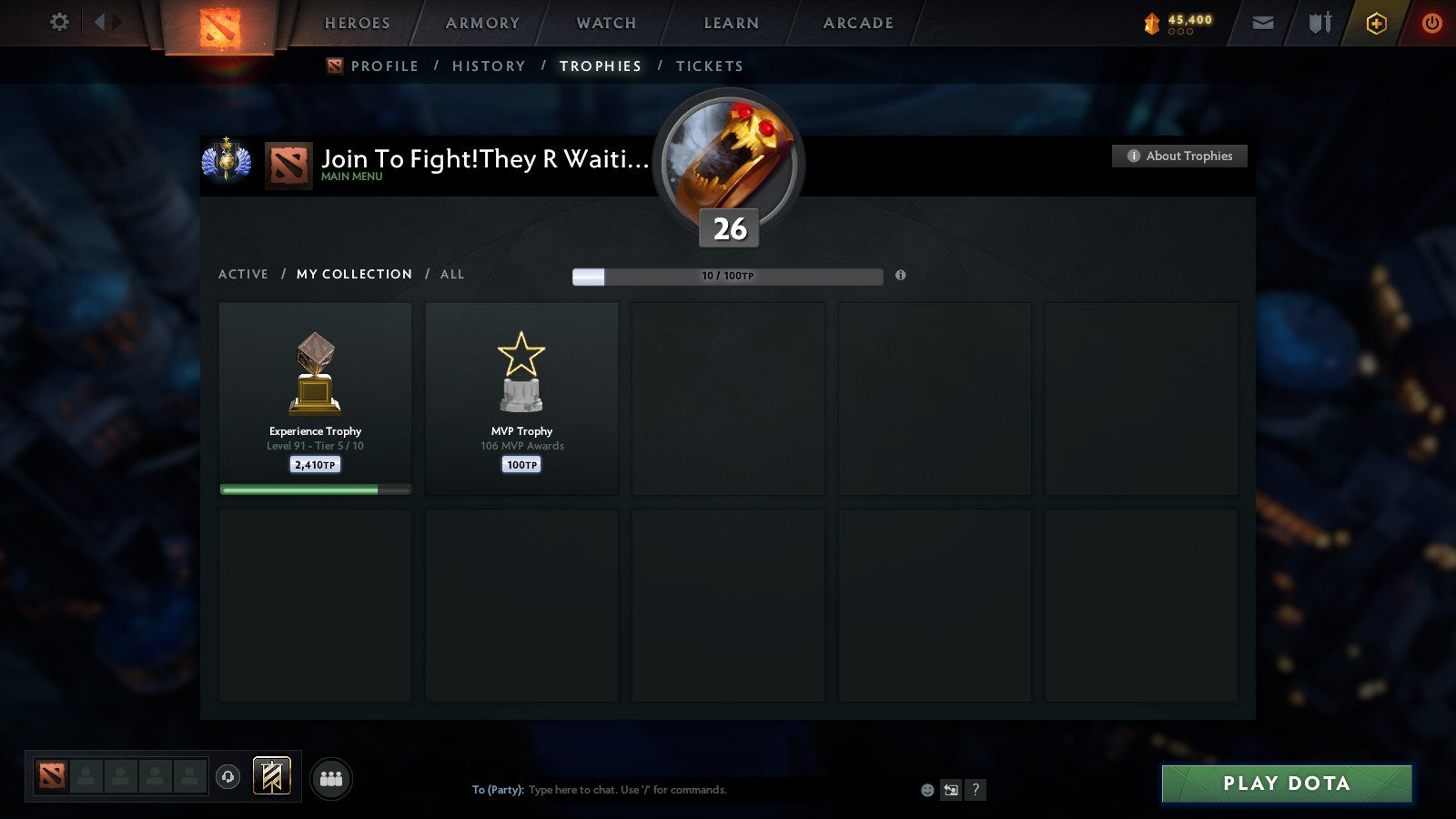Viewport: 1456px width, 819px height.
Task: Open the emoticon picker in the chat bar
Action: (x=926, y=790)
